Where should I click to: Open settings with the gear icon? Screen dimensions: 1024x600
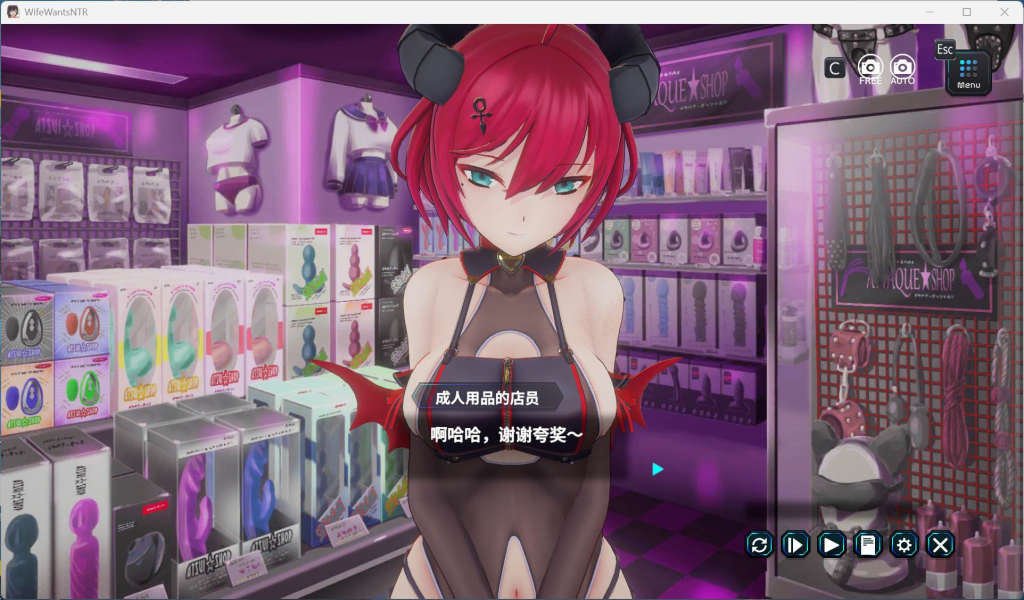click(904, 544)
